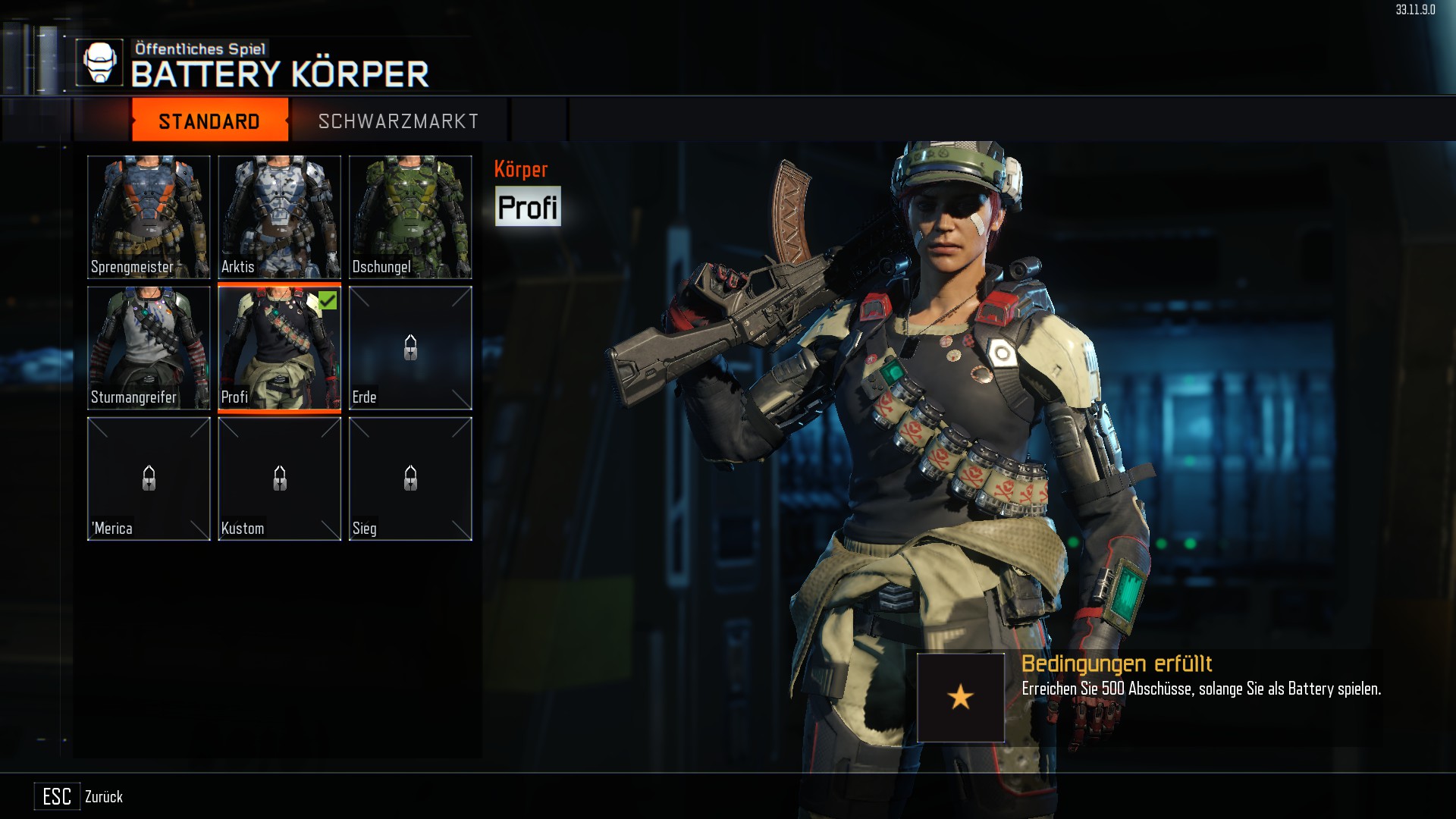The image size is (1456, 819).
Task: Switch to the Standard tab
Action: (209, 121)
